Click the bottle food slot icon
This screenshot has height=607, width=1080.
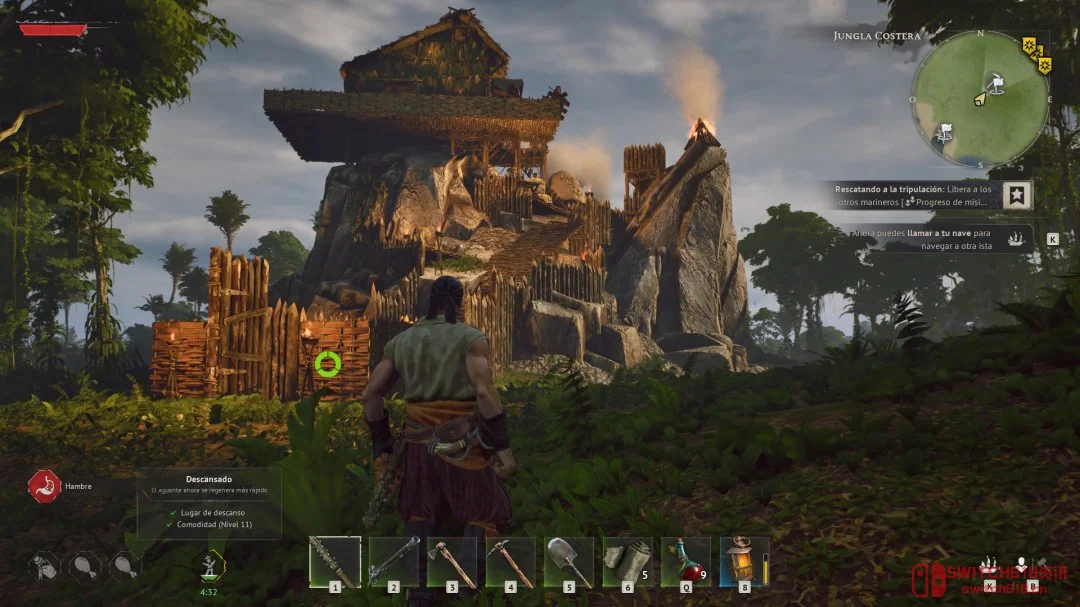(x=45, y=566)
